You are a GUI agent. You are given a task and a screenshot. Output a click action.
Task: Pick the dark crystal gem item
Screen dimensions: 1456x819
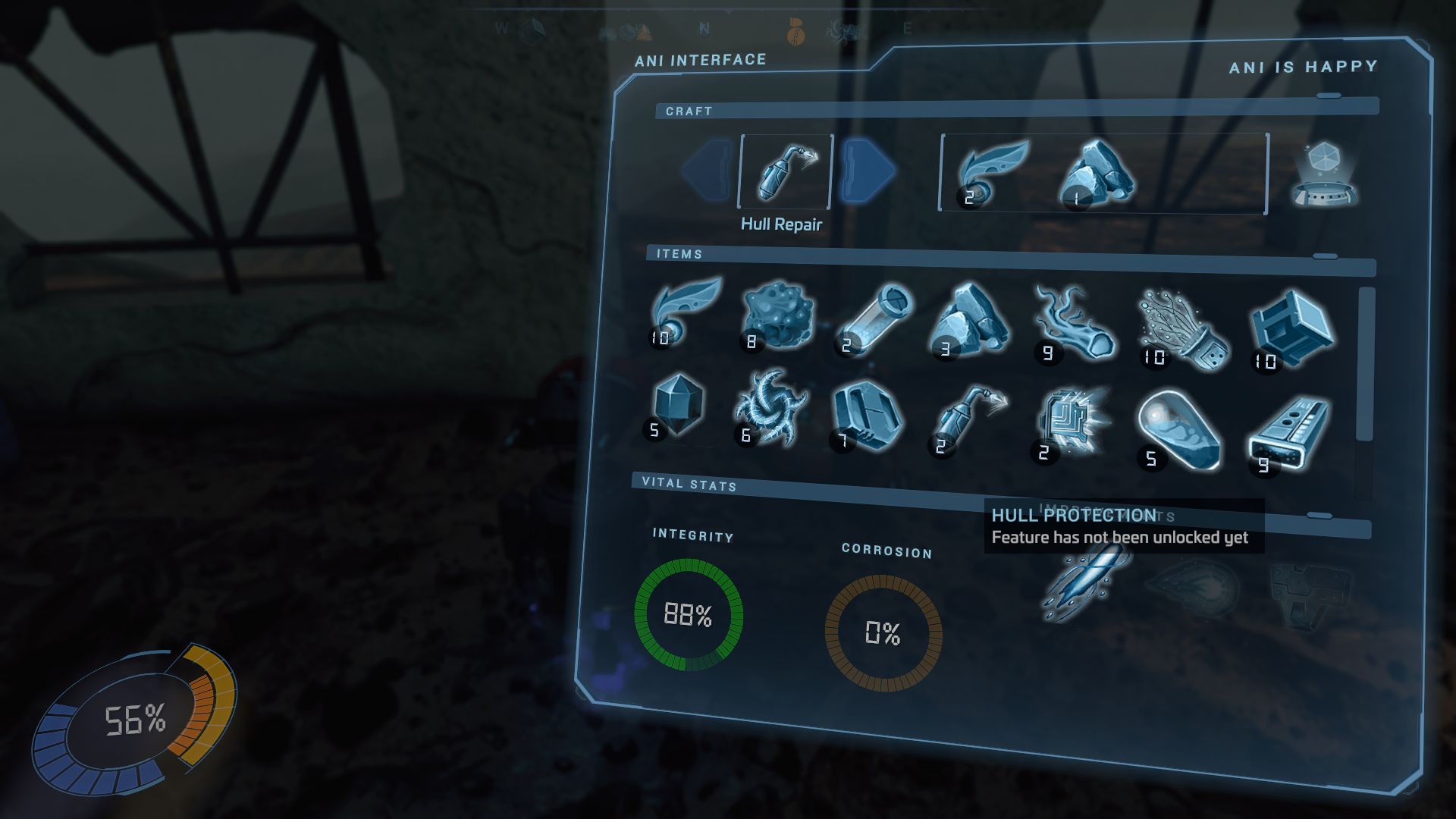tap(676, 407)
